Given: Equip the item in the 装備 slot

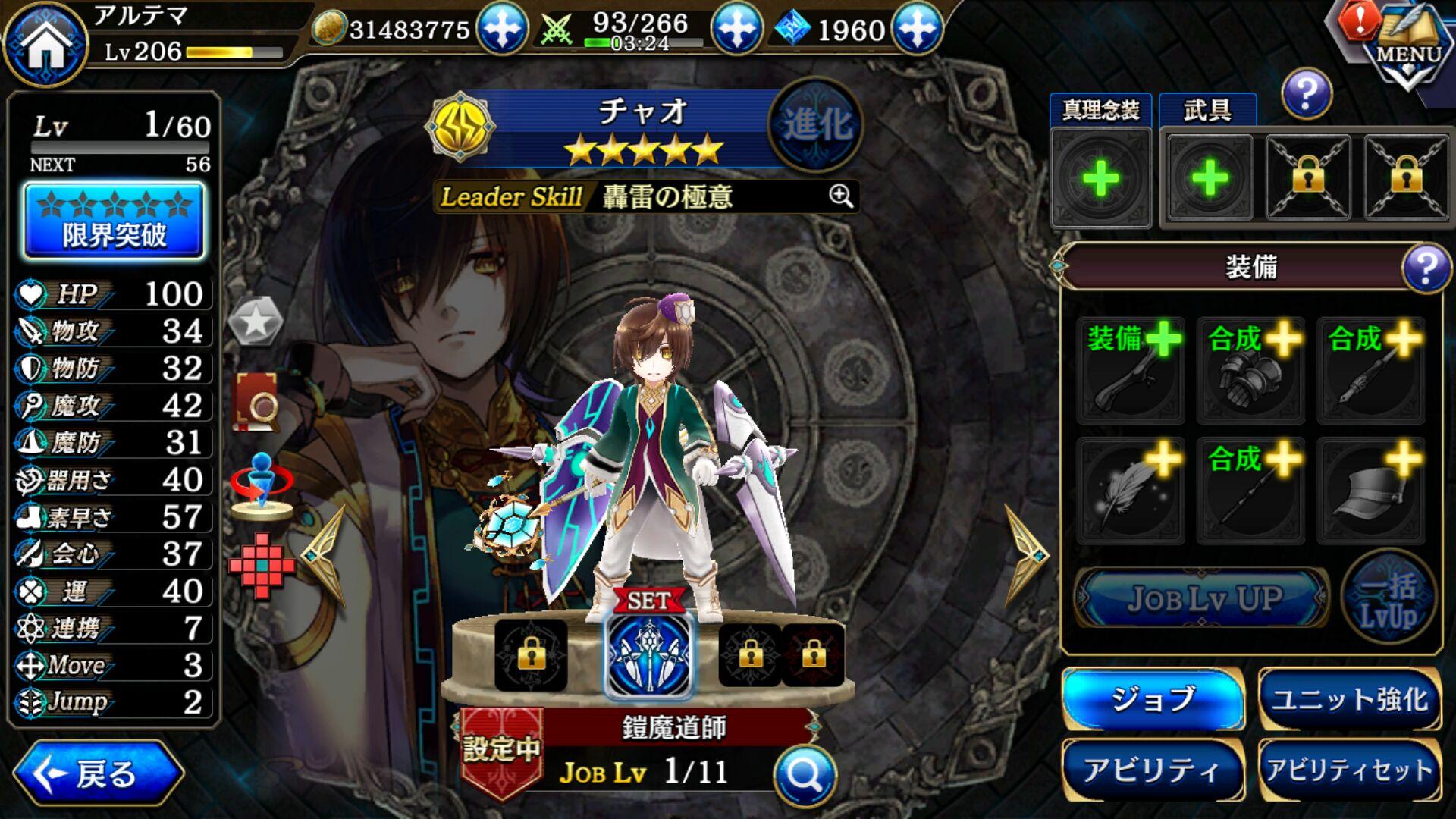Looking at the screenshot, I should point(1130,370).
